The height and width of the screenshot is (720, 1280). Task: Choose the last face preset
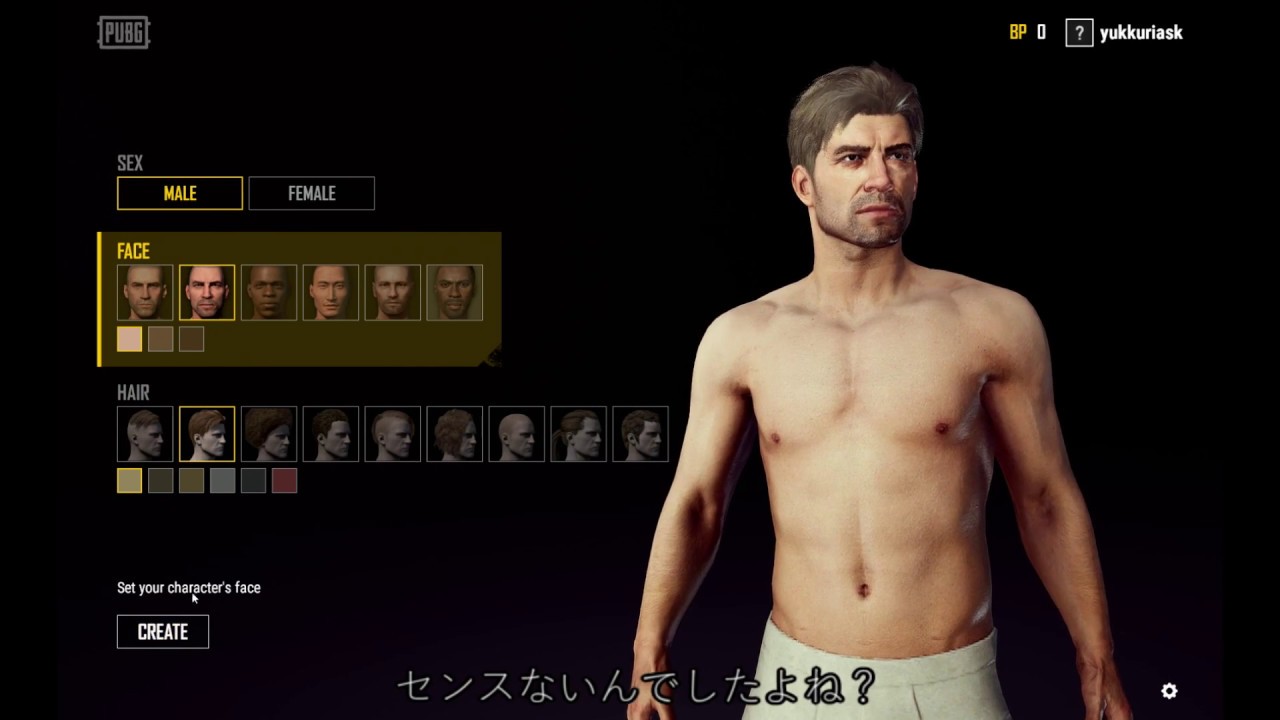click(x=455, y=291)
